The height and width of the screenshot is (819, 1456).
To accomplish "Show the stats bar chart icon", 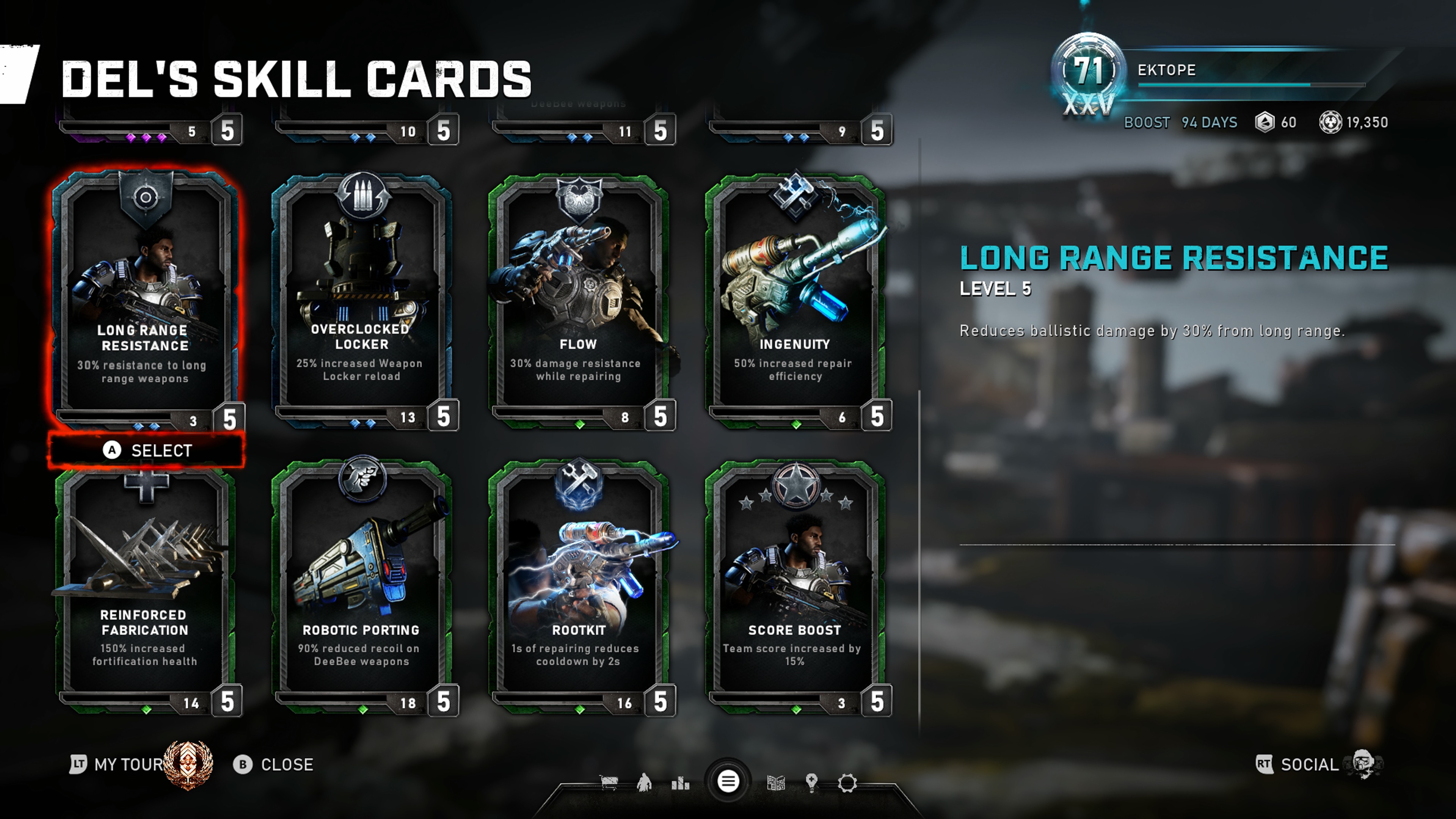I will click(681, 783).
